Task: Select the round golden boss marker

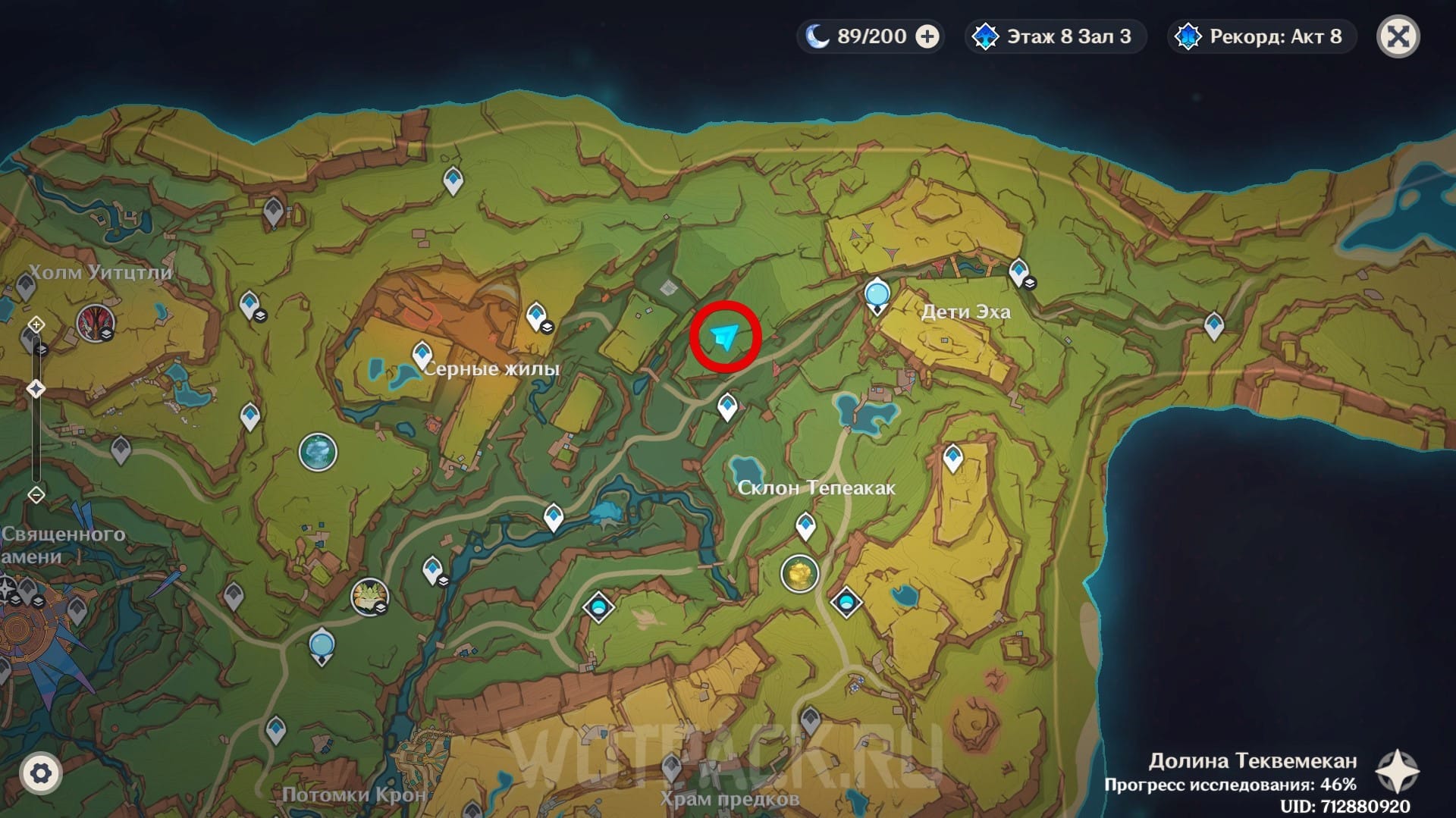Action: click(799, 574)
